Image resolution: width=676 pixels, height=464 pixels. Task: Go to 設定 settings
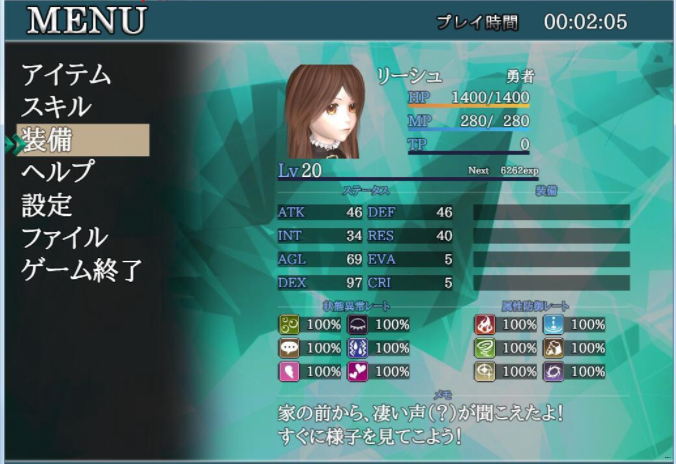(x=47, y=205)
